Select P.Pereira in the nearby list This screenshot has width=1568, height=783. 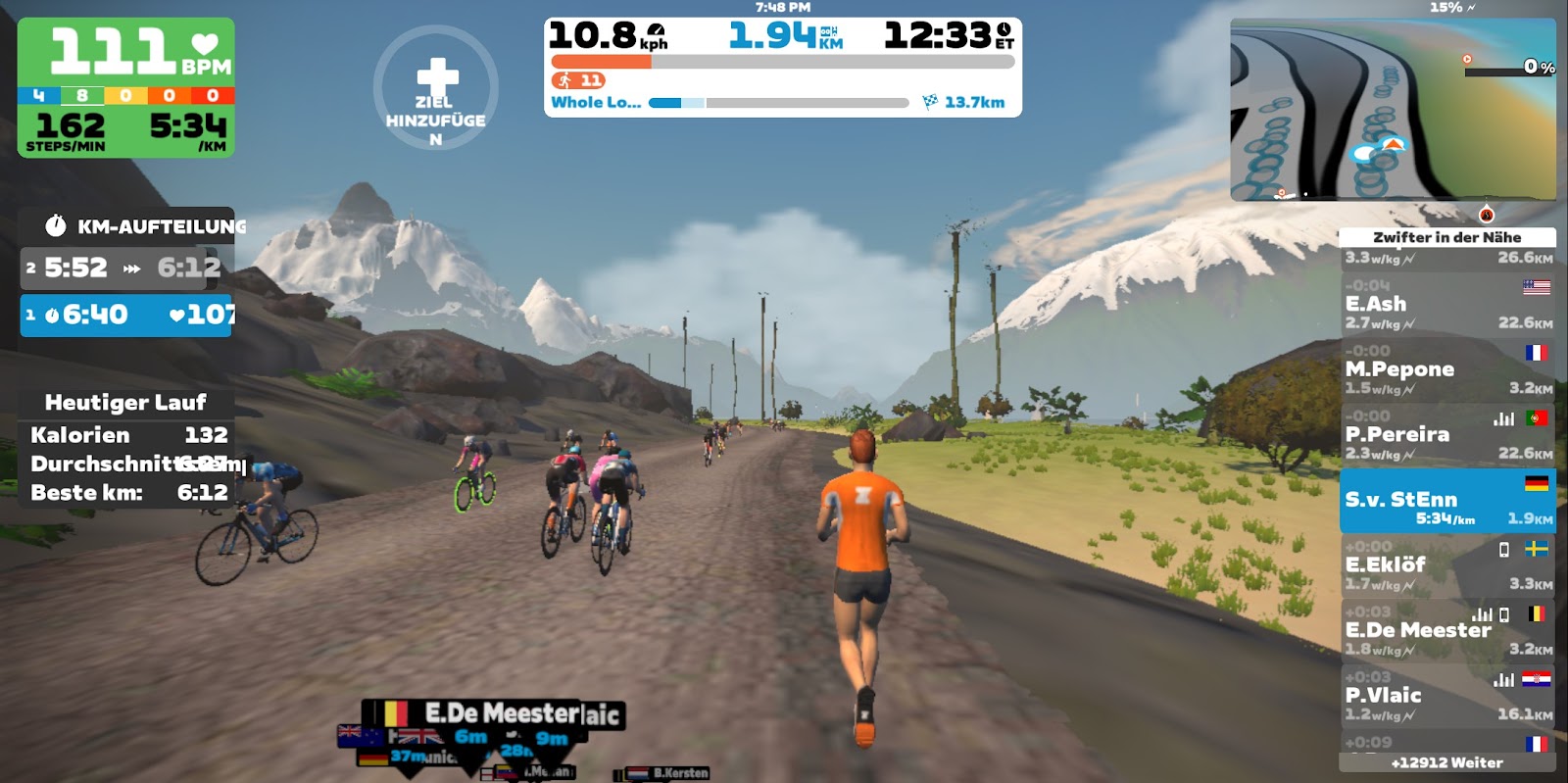click(1446, 434)
